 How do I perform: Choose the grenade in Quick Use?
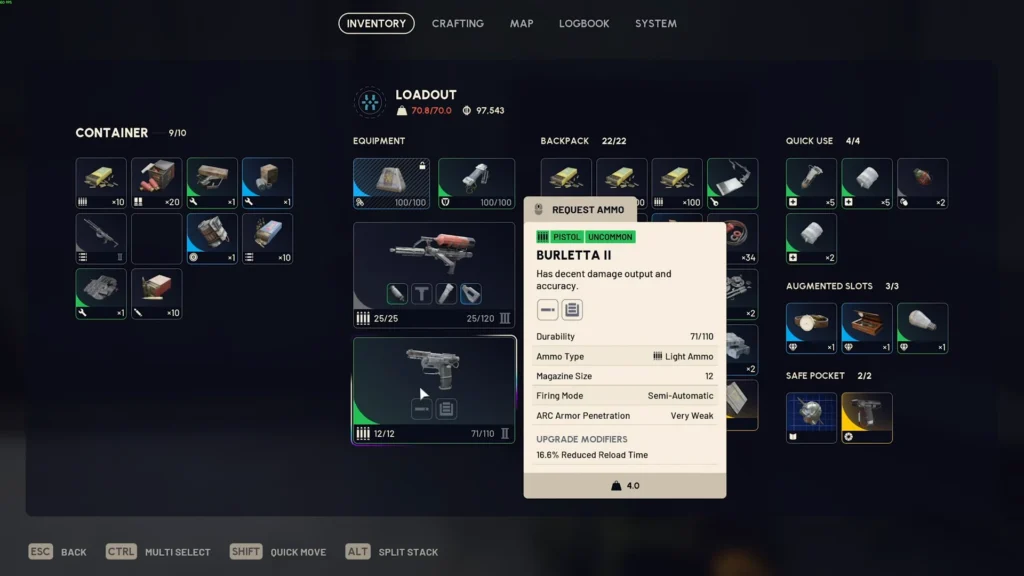coord(922,183)
